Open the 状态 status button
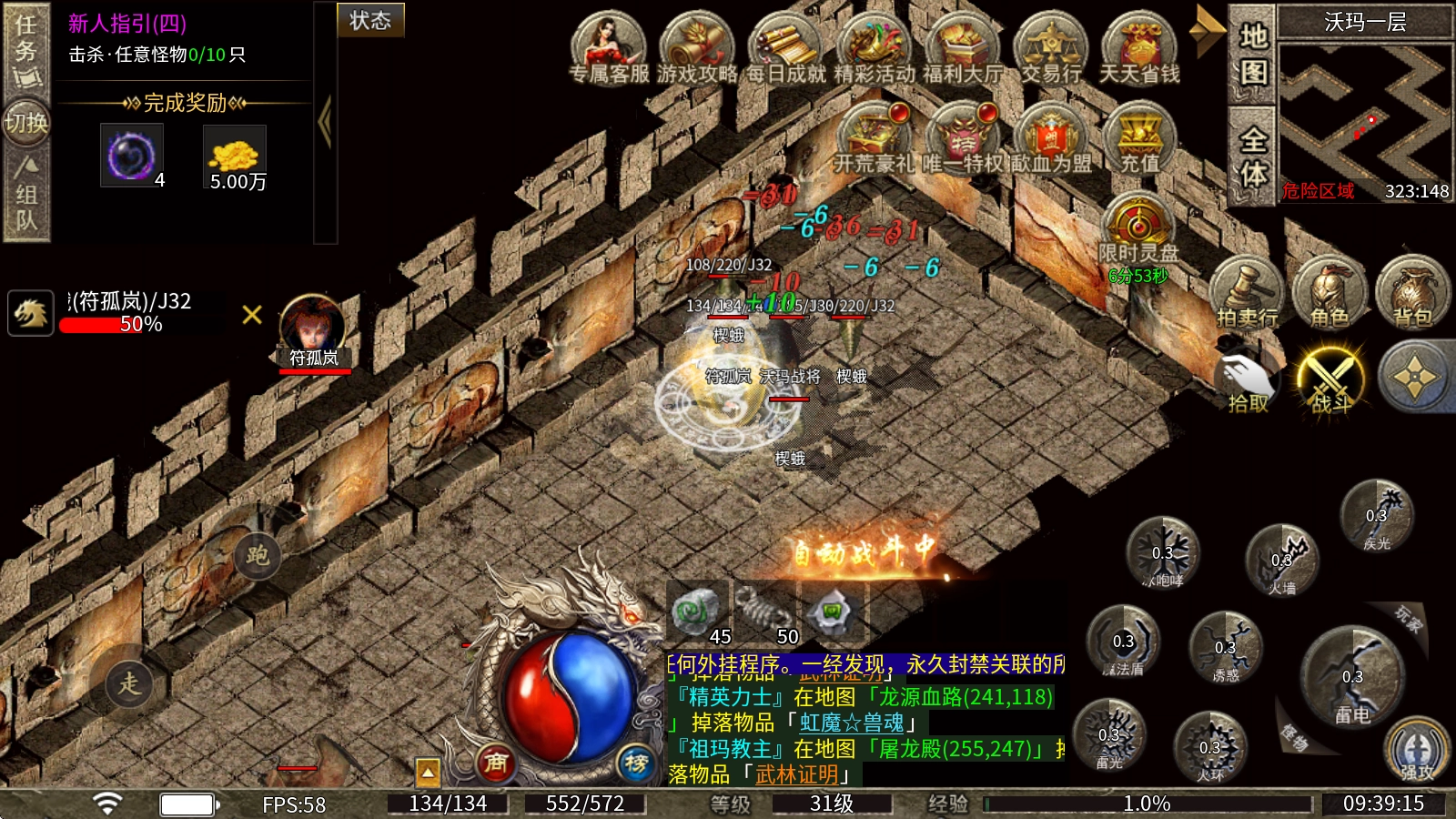 pyautogui.click(x=370, y=20)
